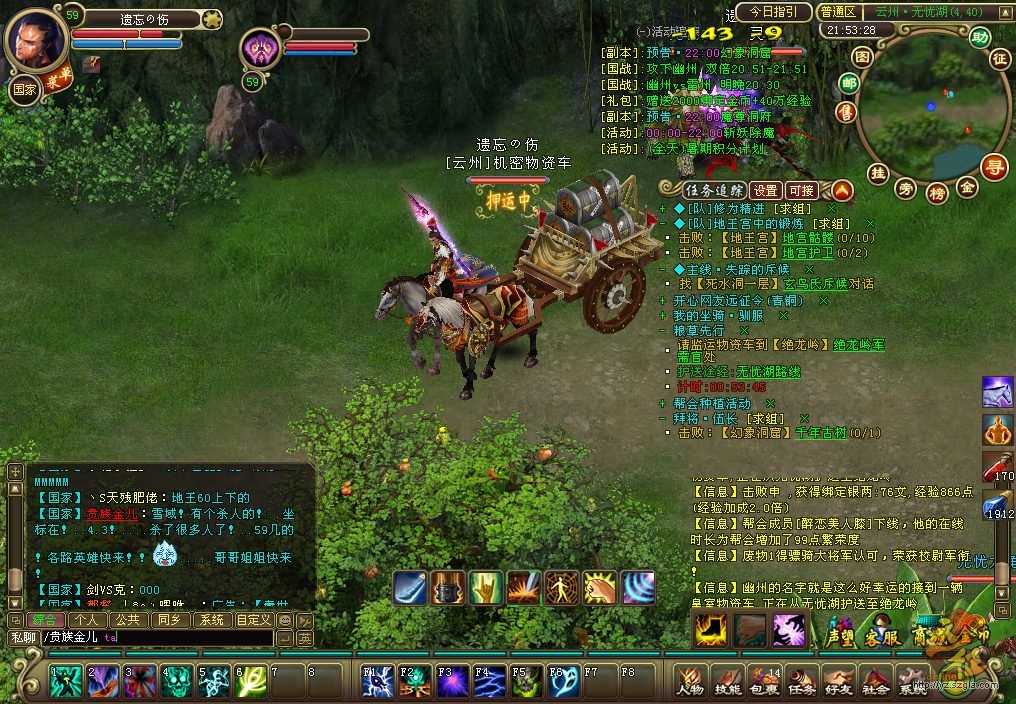Switch chat to the 综合 tab
The image size is (1016, 704).
click(47, 620)
